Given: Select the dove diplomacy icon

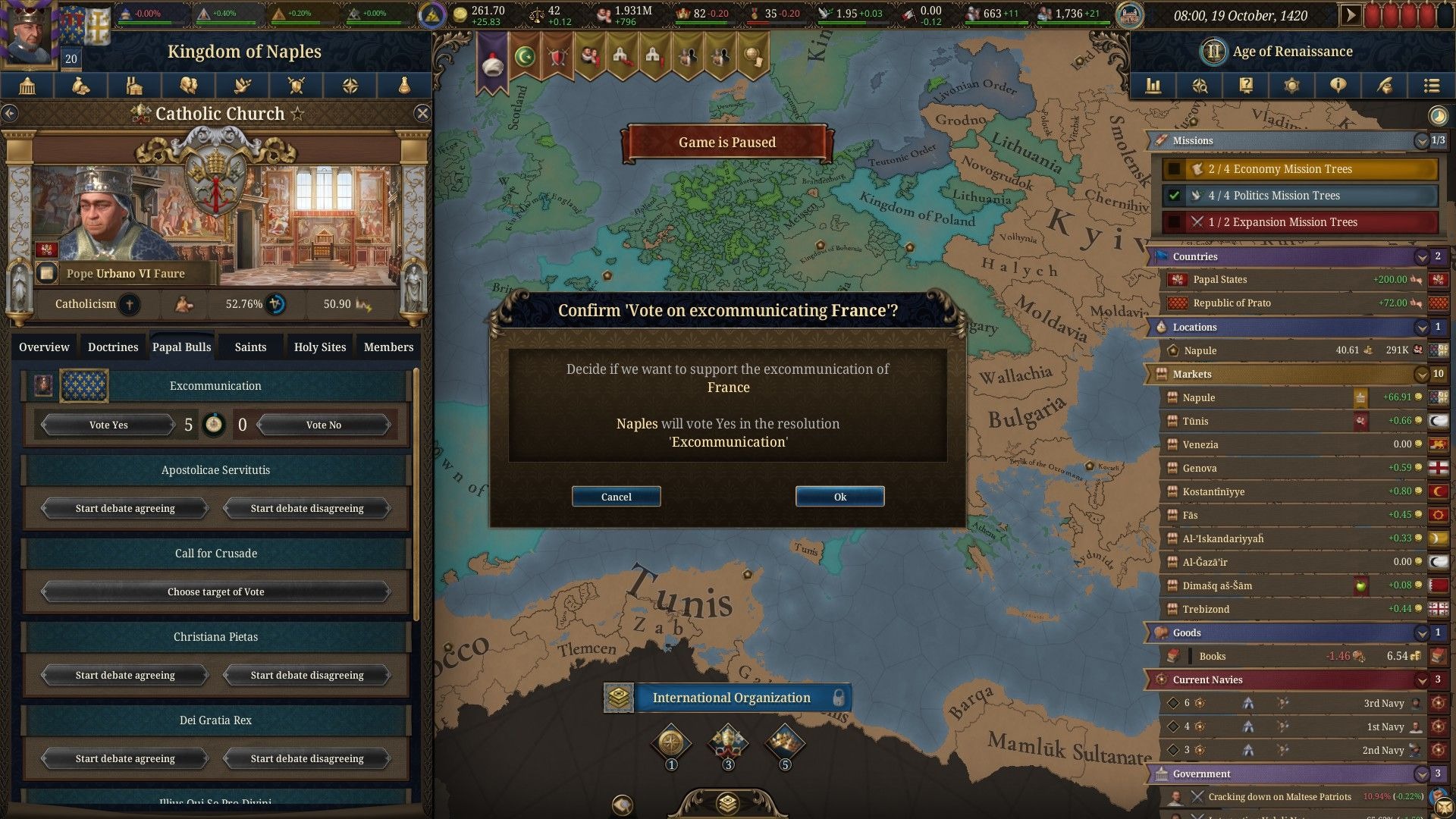Looking at the screenshot, I should point(243,86).
